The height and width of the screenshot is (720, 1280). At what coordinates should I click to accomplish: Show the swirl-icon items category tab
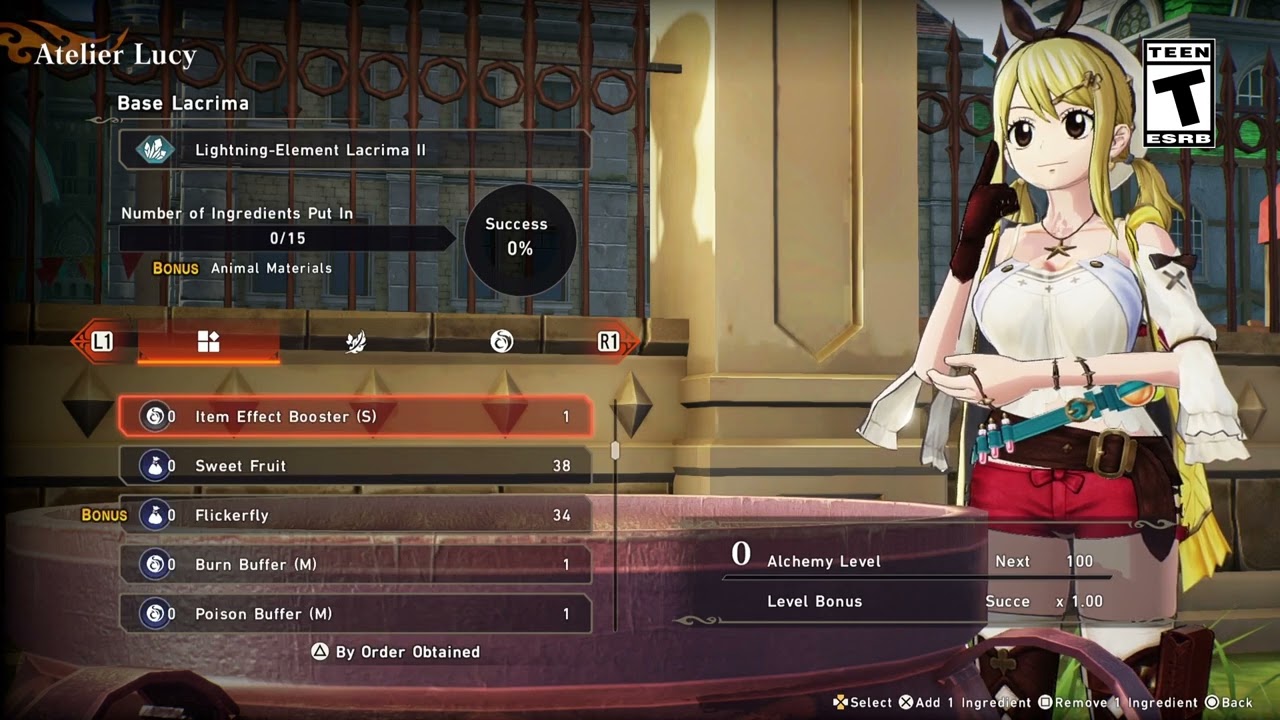pyautogui.click(x=501, y=342)
